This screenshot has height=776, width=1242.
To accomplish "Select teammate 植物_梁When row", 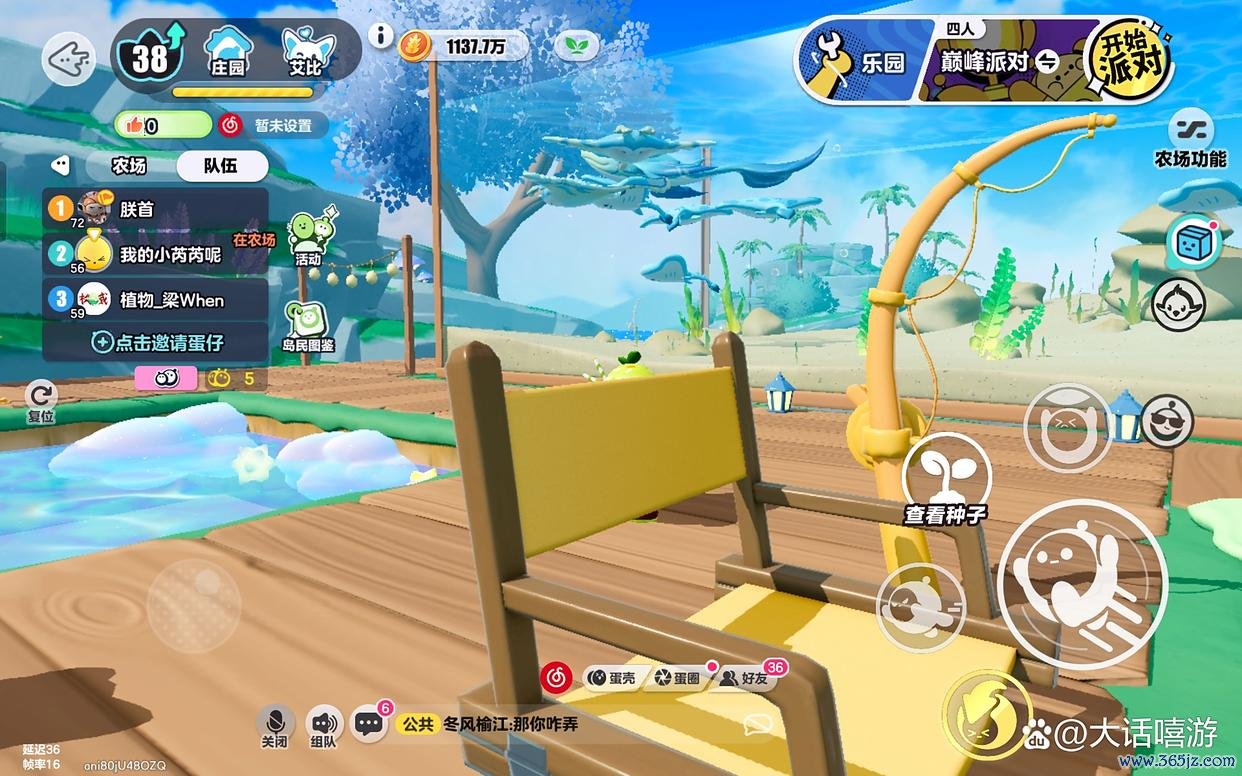I will [156, 300].
